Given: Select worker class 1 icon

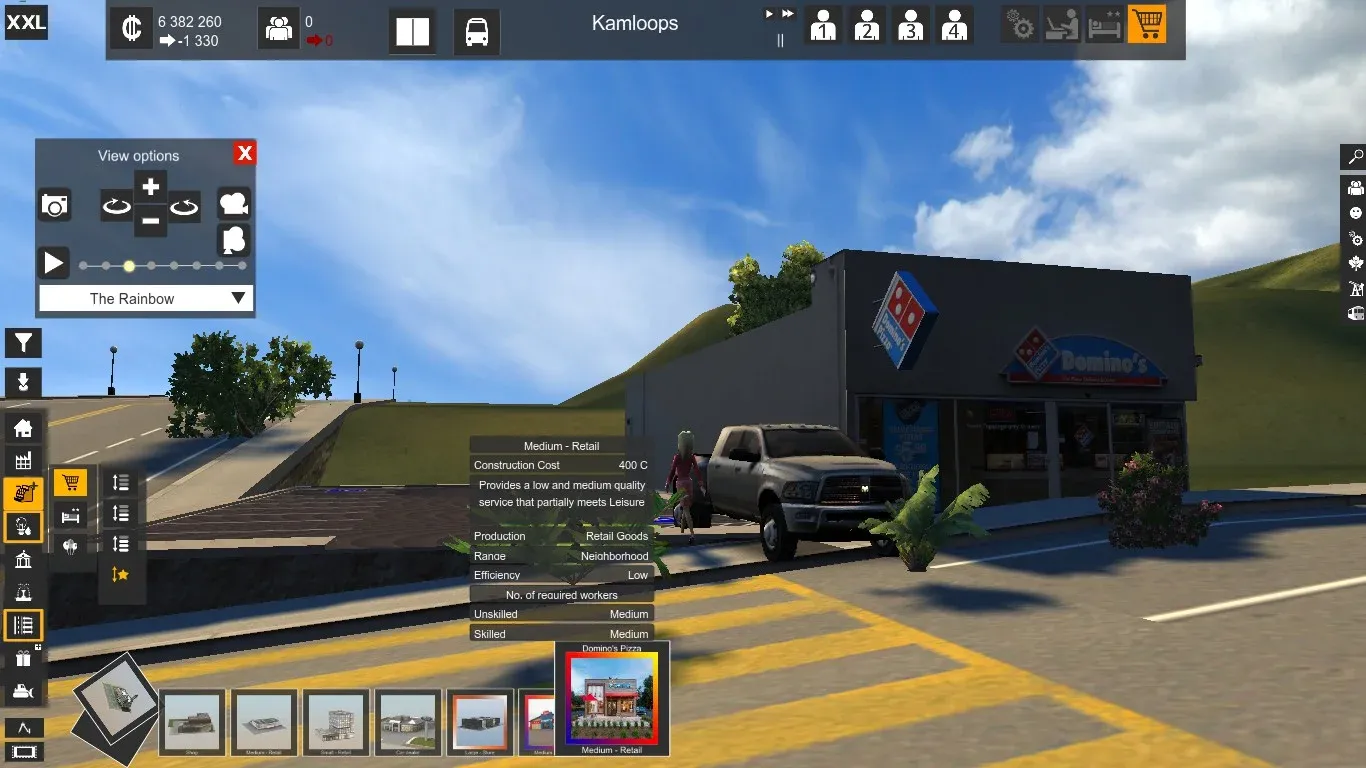Looking at the screenshot, I should click(823, 25).
